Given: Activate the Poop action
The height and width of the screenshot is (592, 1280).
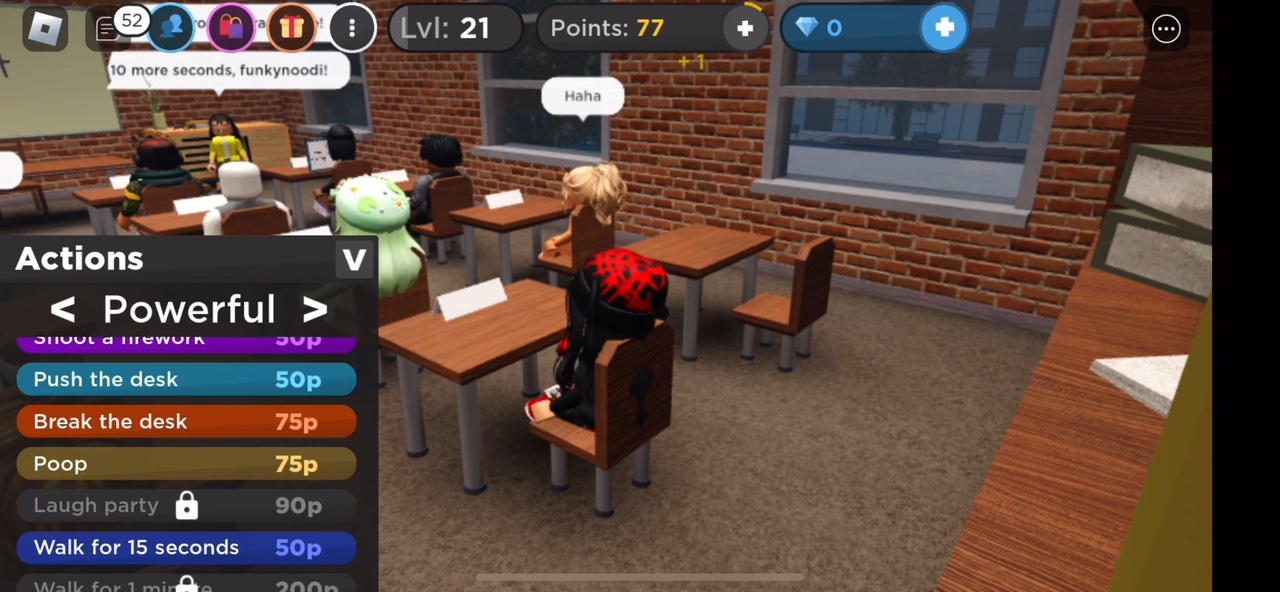Looking at the screenshot, I should click(x=186, y=464).
